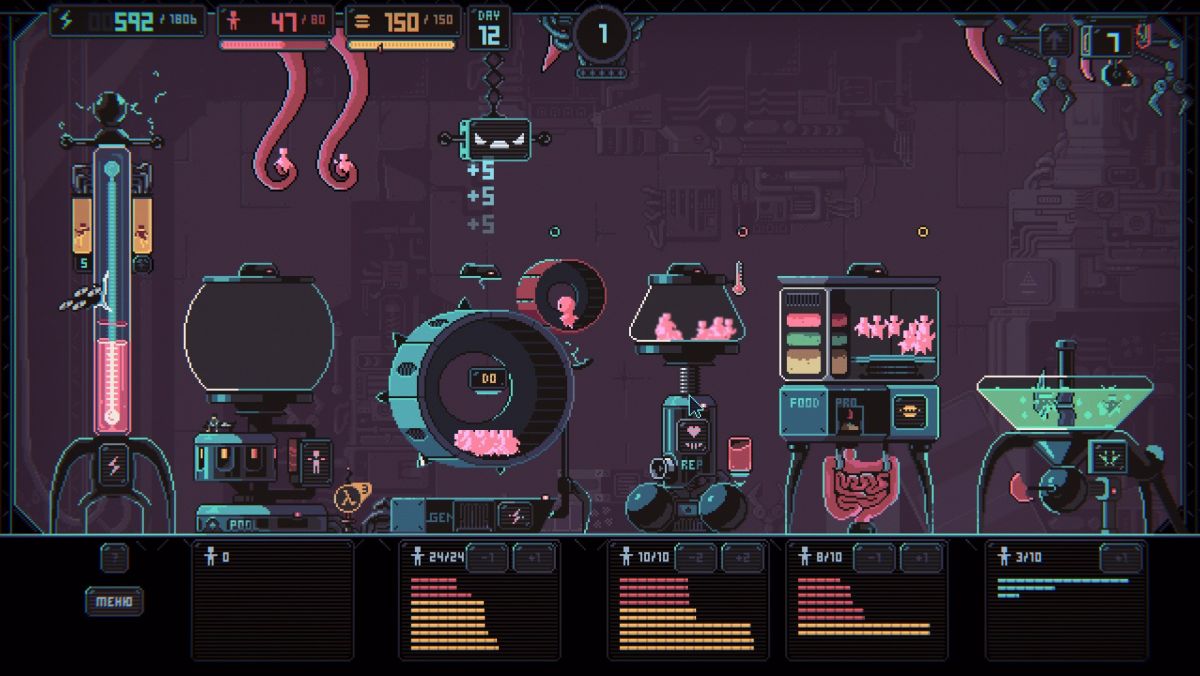Add one worker in the 24/24 panel

click(533, 558)
